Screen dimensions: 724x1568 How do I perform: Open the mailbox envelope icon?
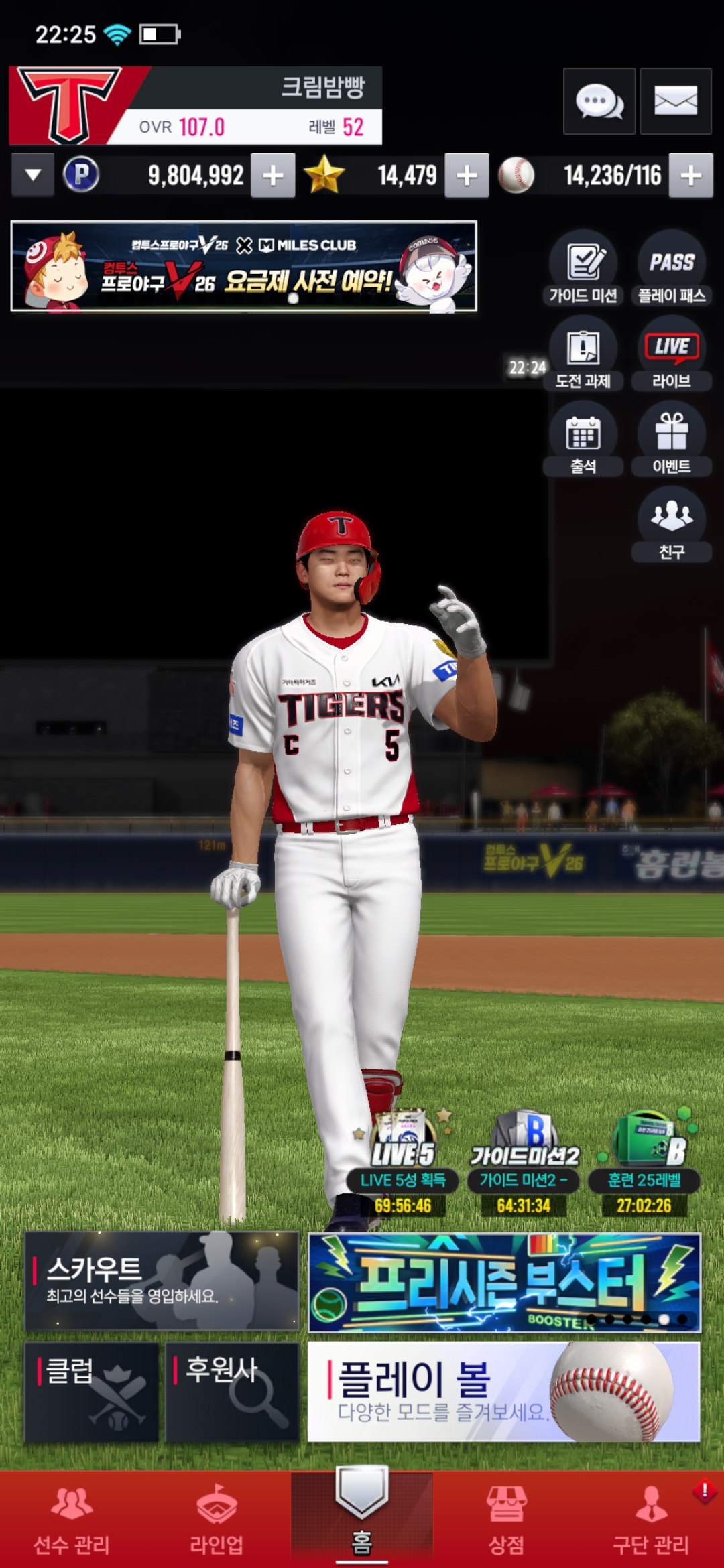coord(675,101)
